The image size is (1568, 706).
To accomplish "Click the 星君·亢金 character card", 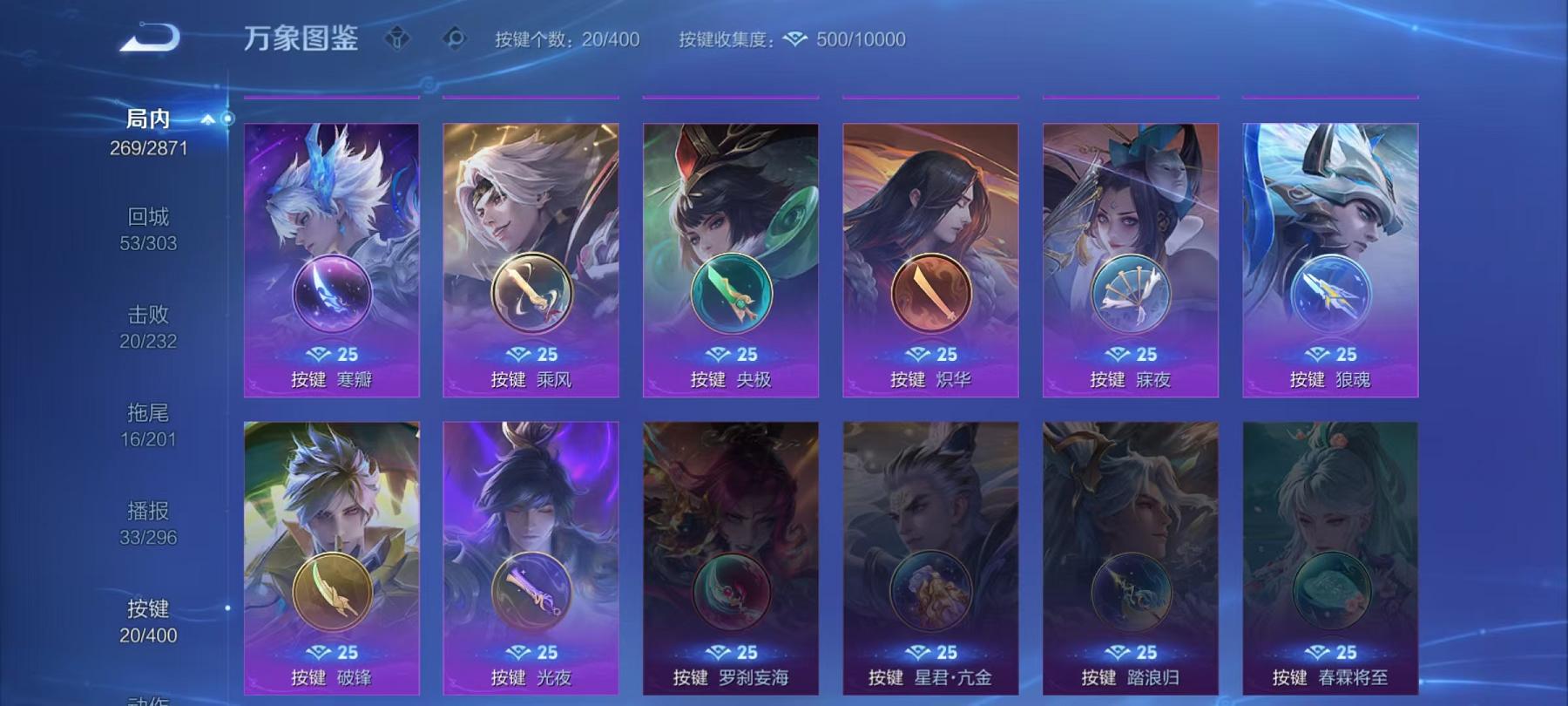I will pos(930,558).
